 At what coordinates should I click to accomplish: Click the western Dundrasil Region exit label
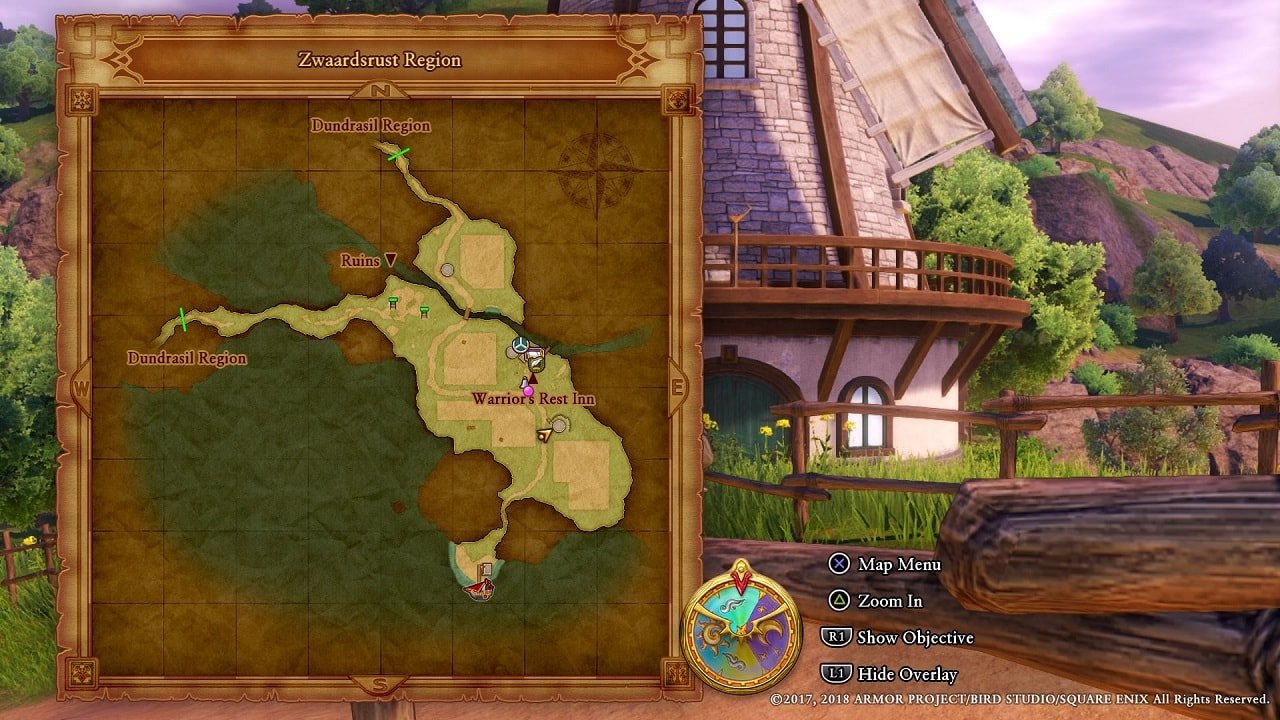point(186,356)
